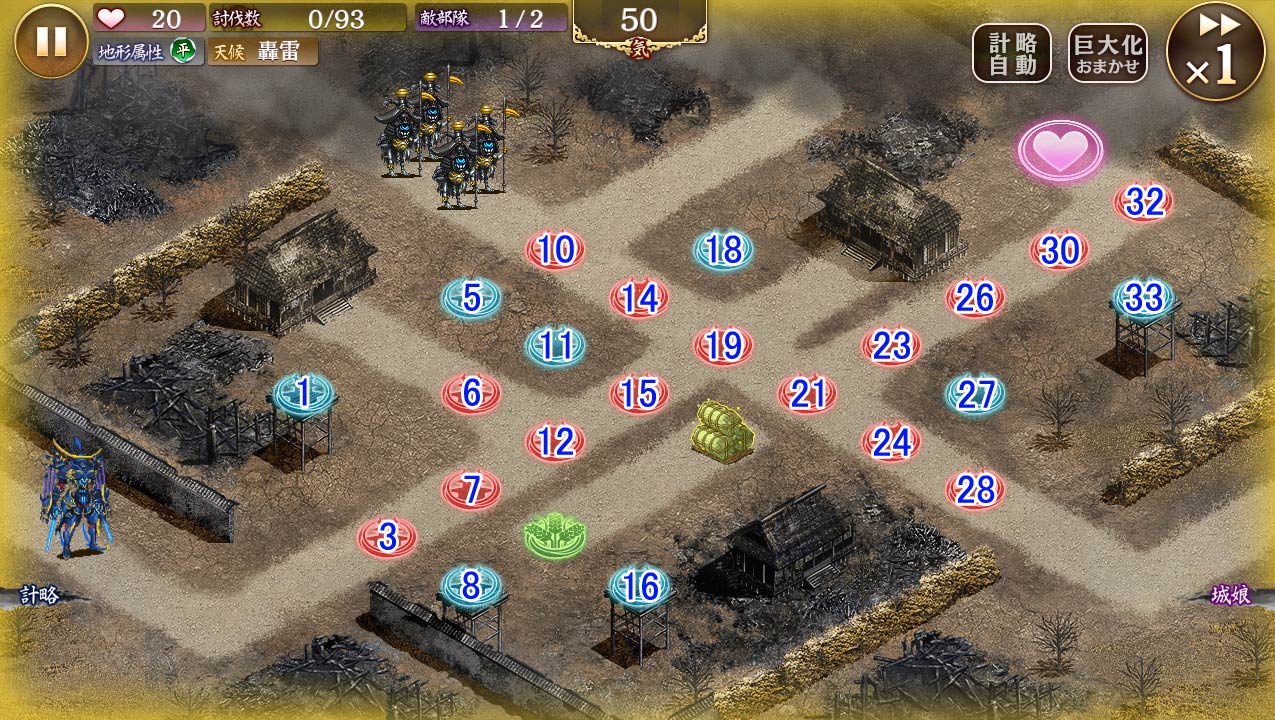Select blue deployment tile 1

coord(303,394)
